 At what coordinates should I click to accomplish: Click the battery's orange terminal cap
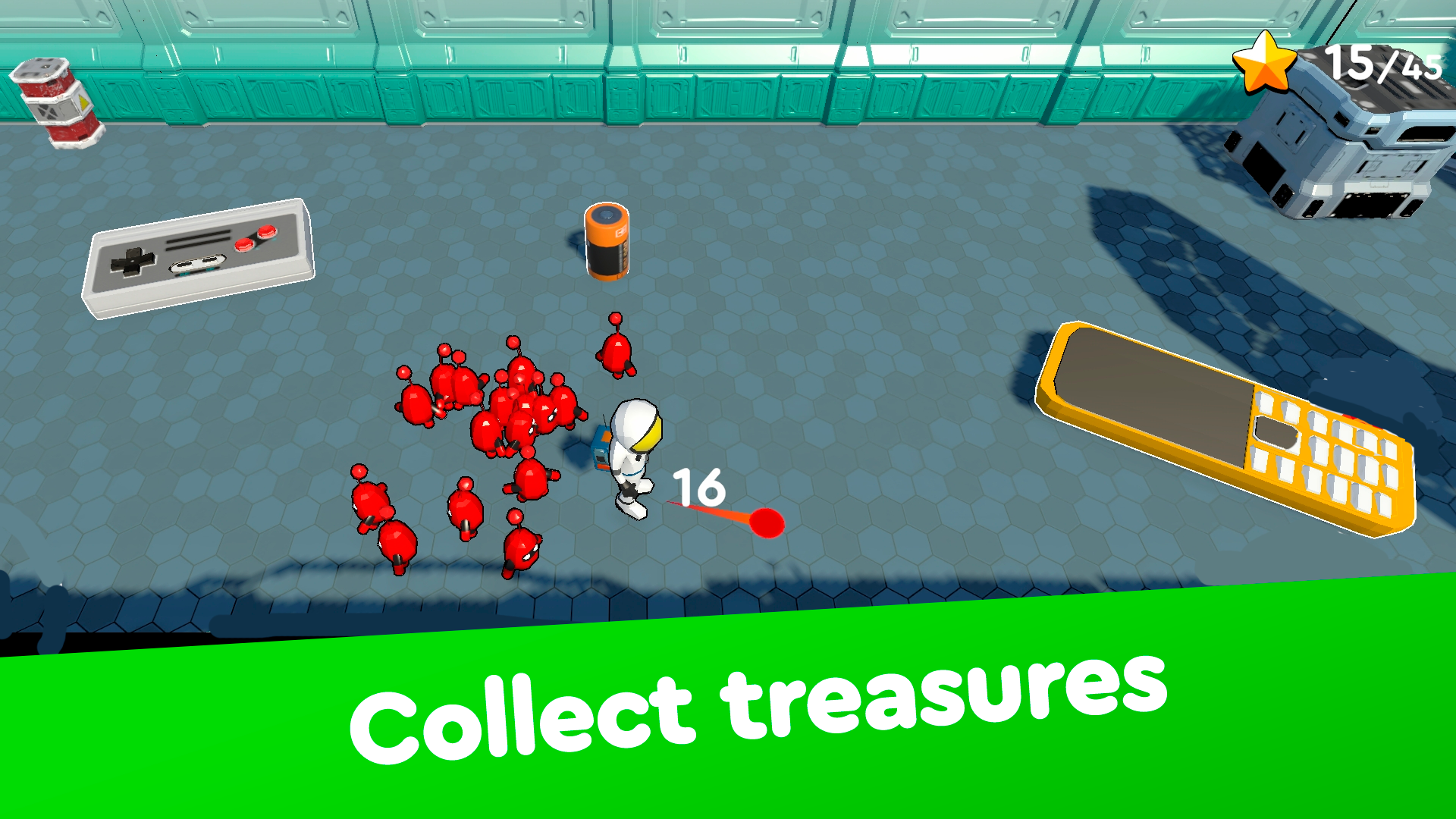coord(607,214)
